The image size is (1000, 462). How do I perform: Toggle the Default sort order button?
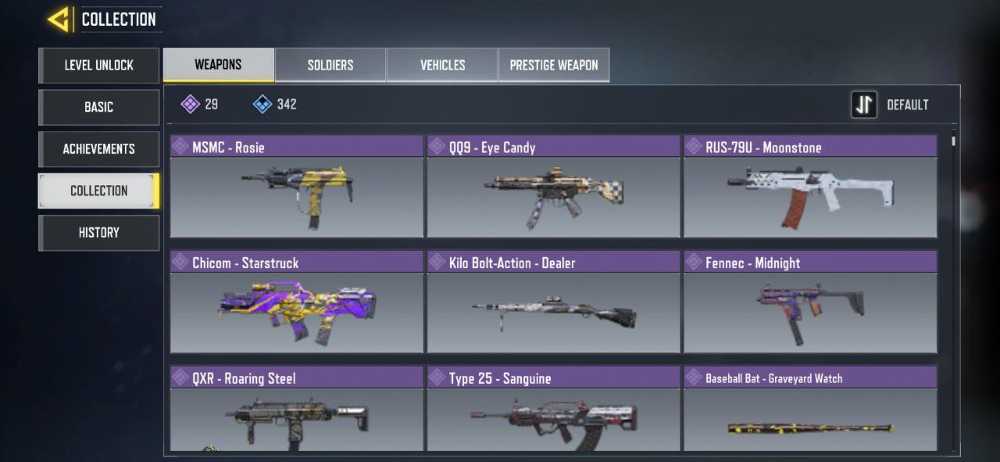tap(864, 105)
